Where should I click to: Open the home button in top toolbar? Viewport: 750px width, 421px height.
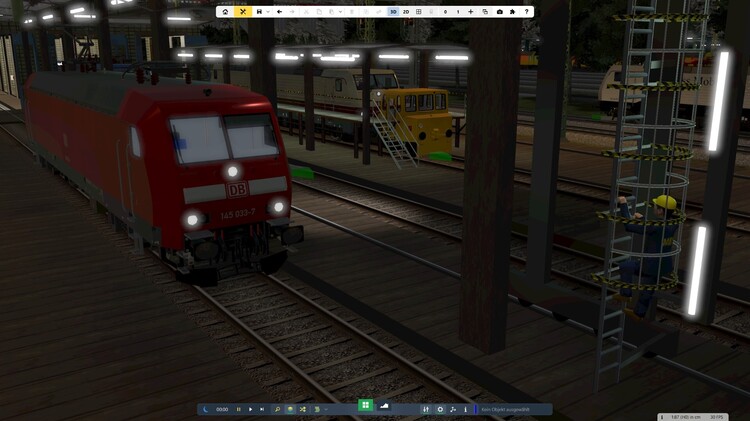click(225, 12)
